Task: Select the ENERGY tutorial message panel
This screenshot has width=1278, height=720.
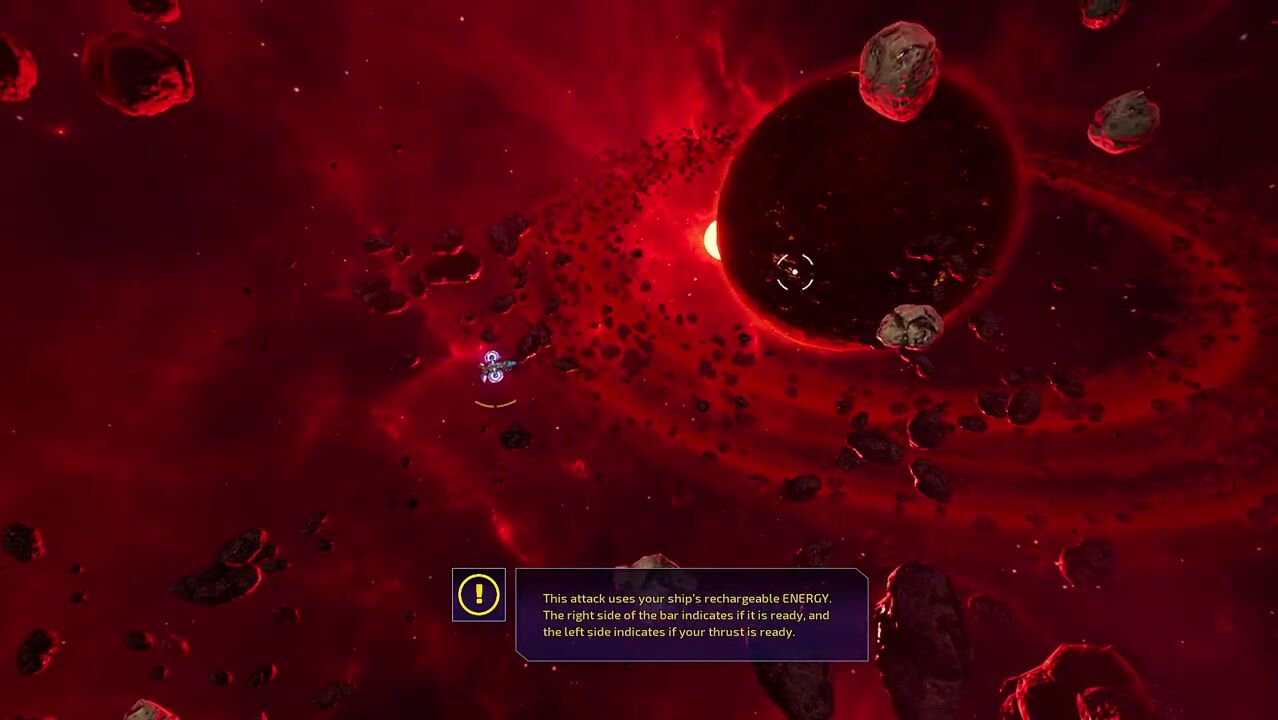Action: click(x=691, y=615)
